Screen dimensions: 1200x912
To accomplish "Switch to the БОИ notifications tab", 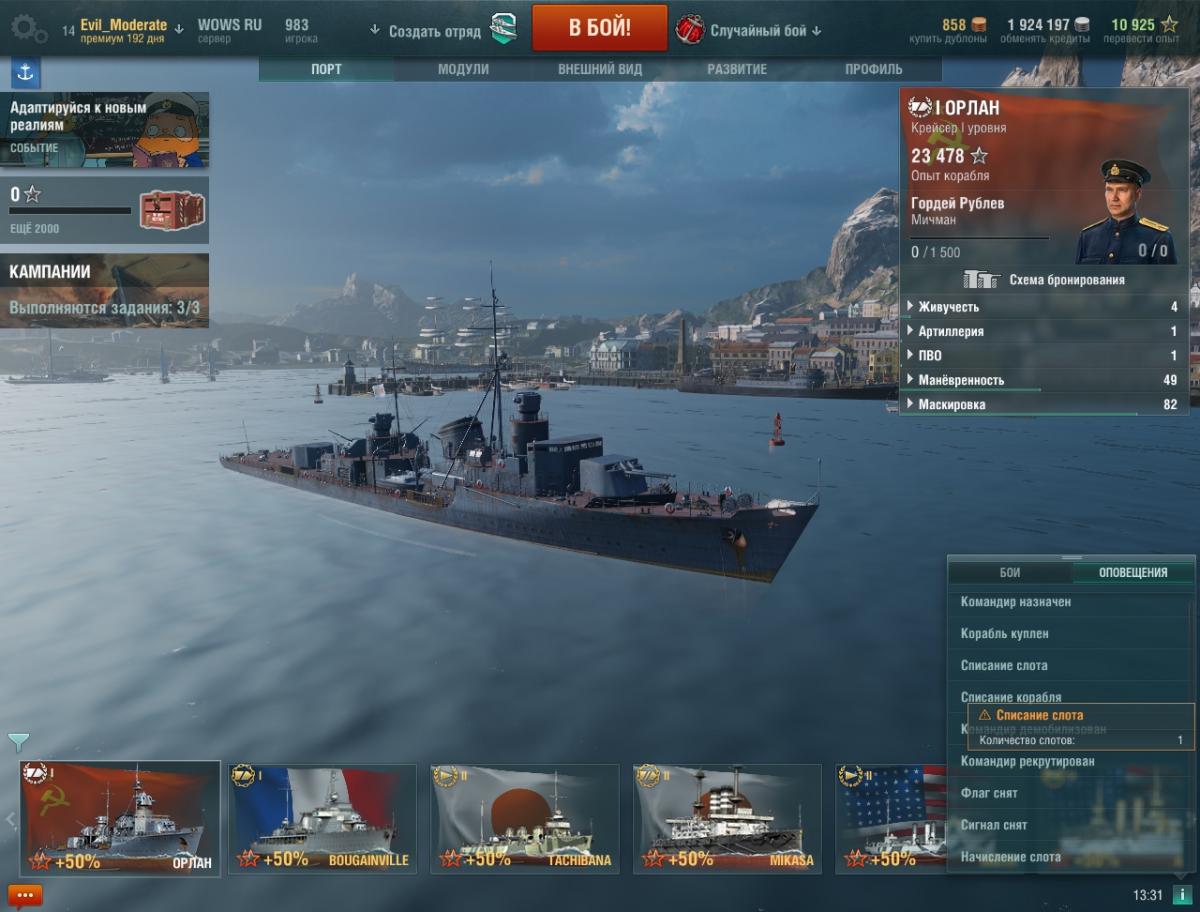I will tap(1010, 573).
